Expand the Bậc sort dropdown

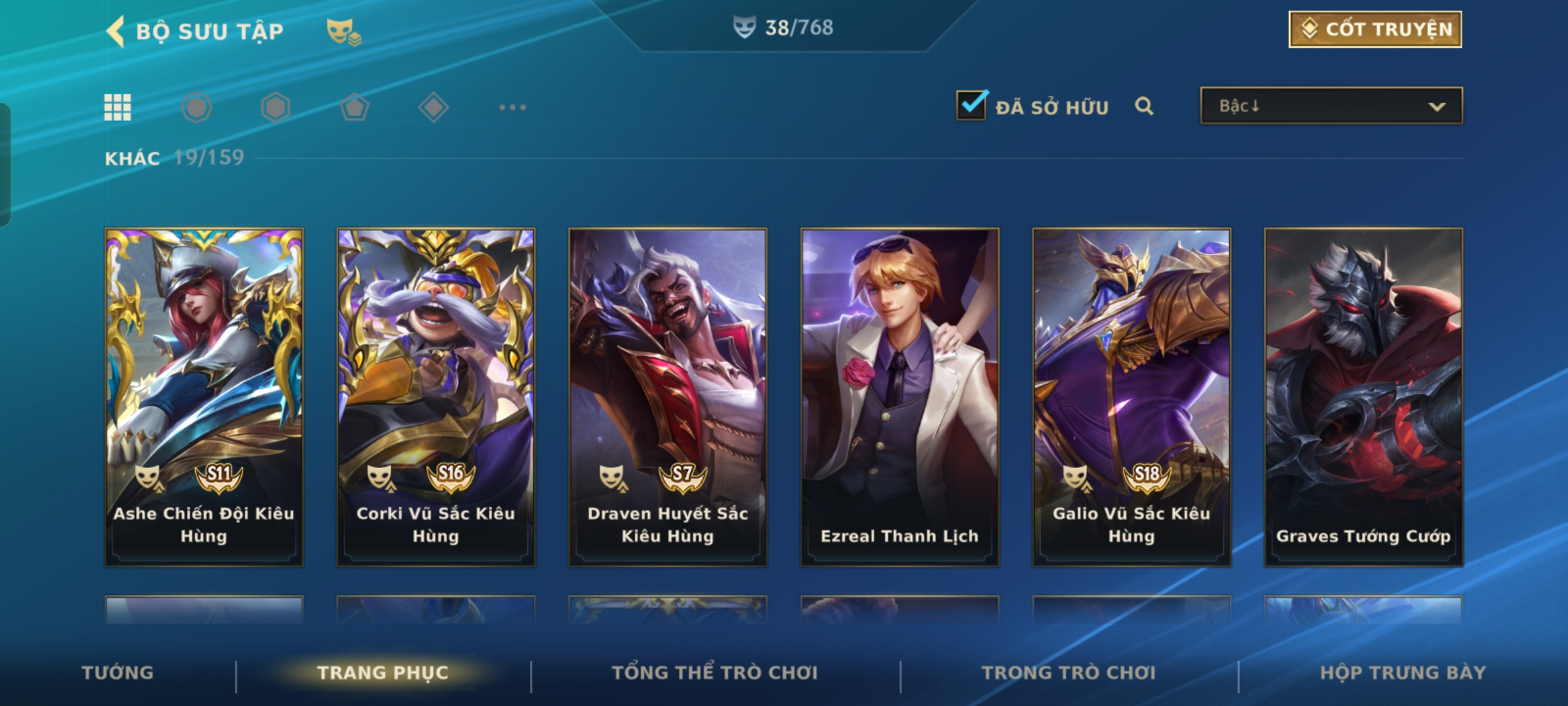(1331, 106)
